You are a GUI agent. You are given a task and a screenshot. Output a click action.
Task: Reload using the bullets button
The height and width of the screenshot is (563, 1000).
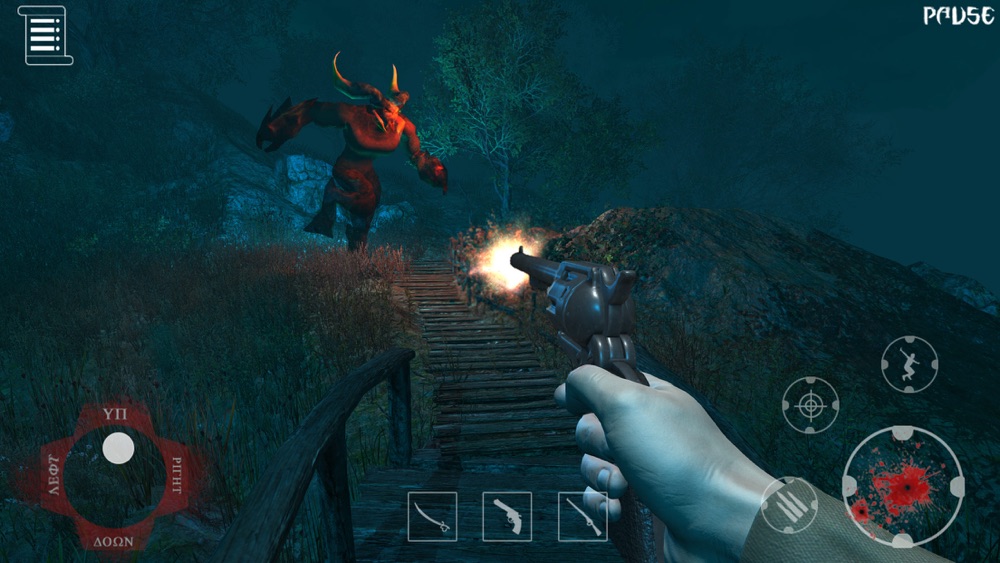tap(788, 505)
